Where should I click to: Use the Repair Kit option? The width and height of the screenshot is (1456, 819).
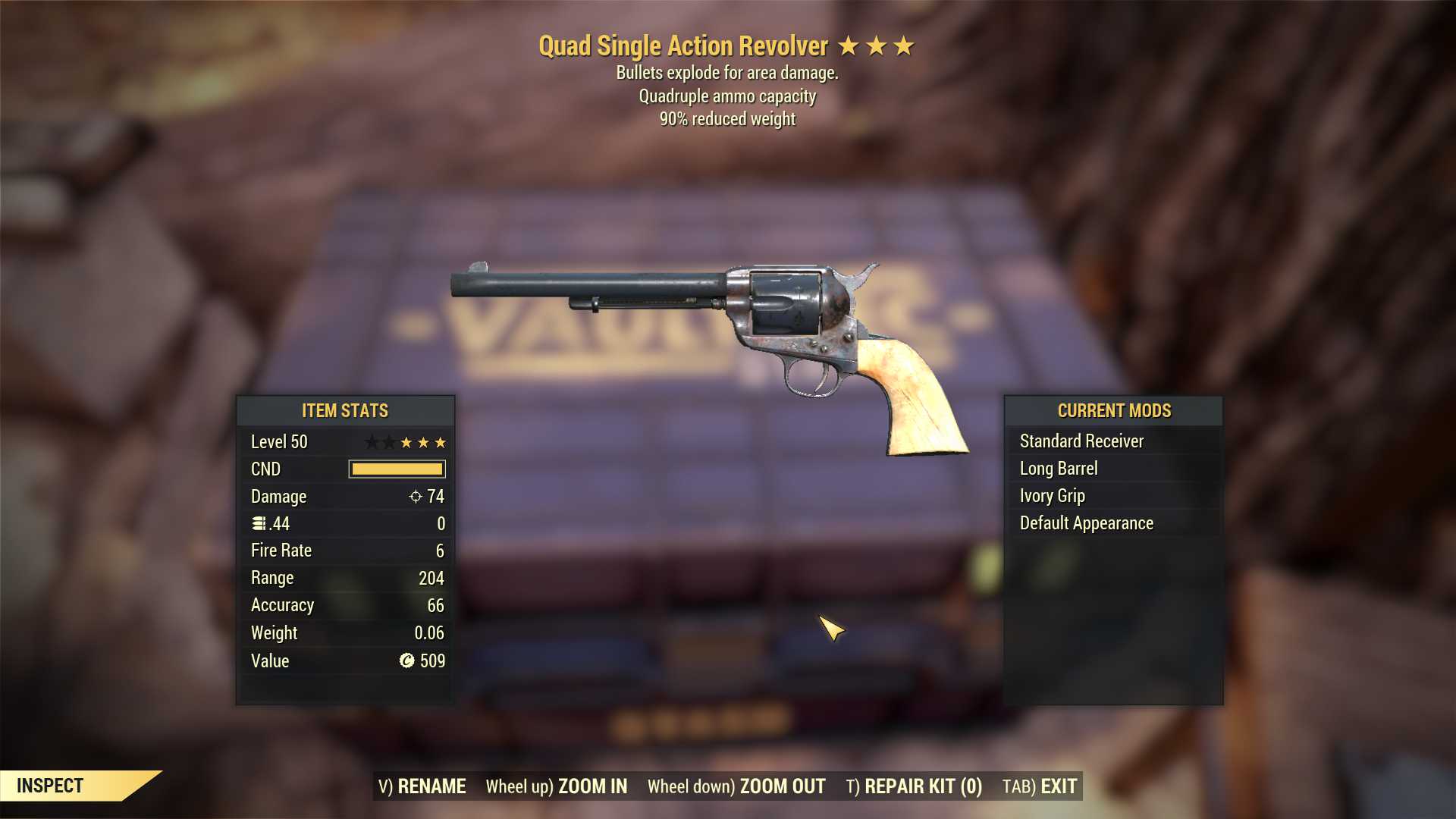click(x=914, y=786)
